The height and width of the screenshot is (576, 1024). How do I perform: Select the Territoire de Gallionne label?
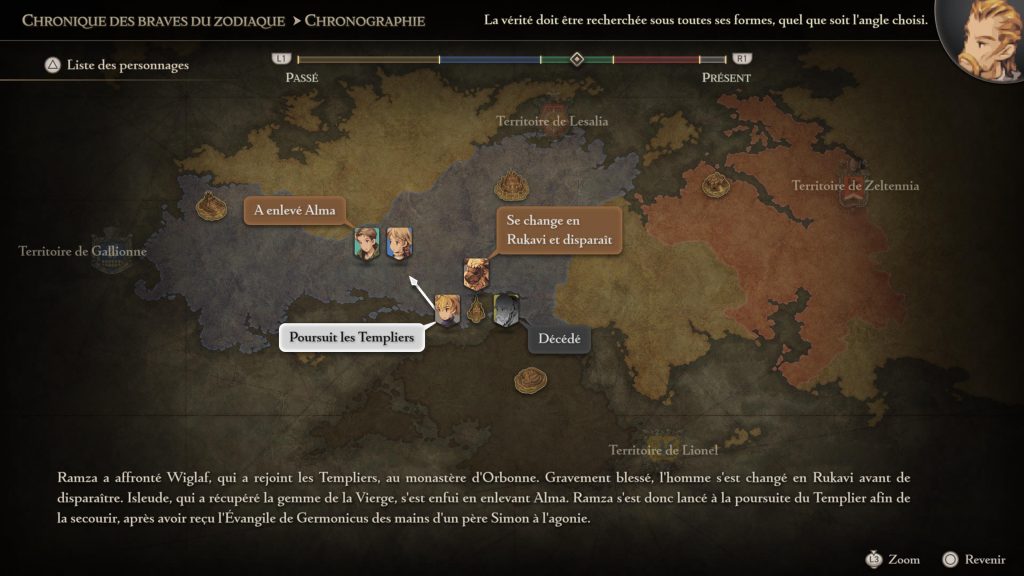tap(82, 251)
